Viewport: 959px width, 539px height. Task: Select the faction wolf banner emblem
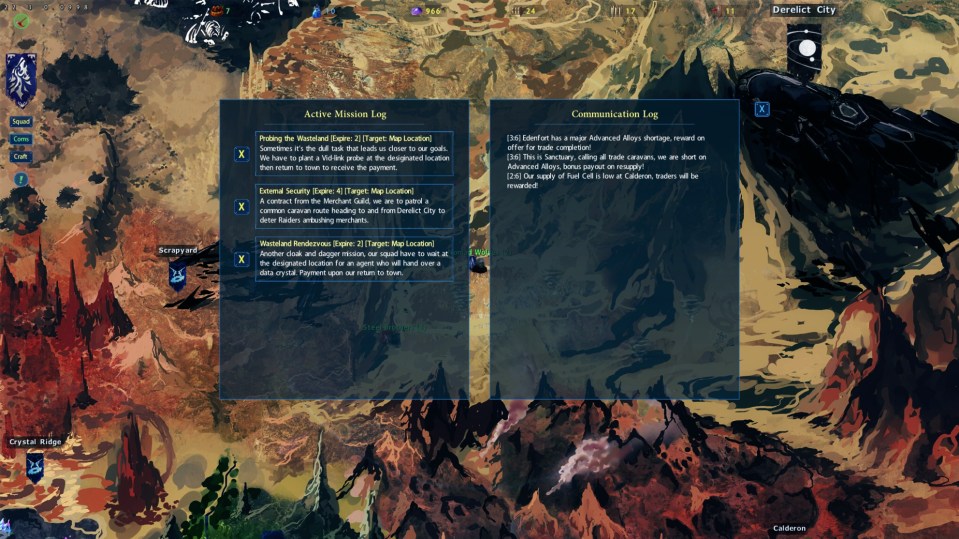click(x=21, y=80)
